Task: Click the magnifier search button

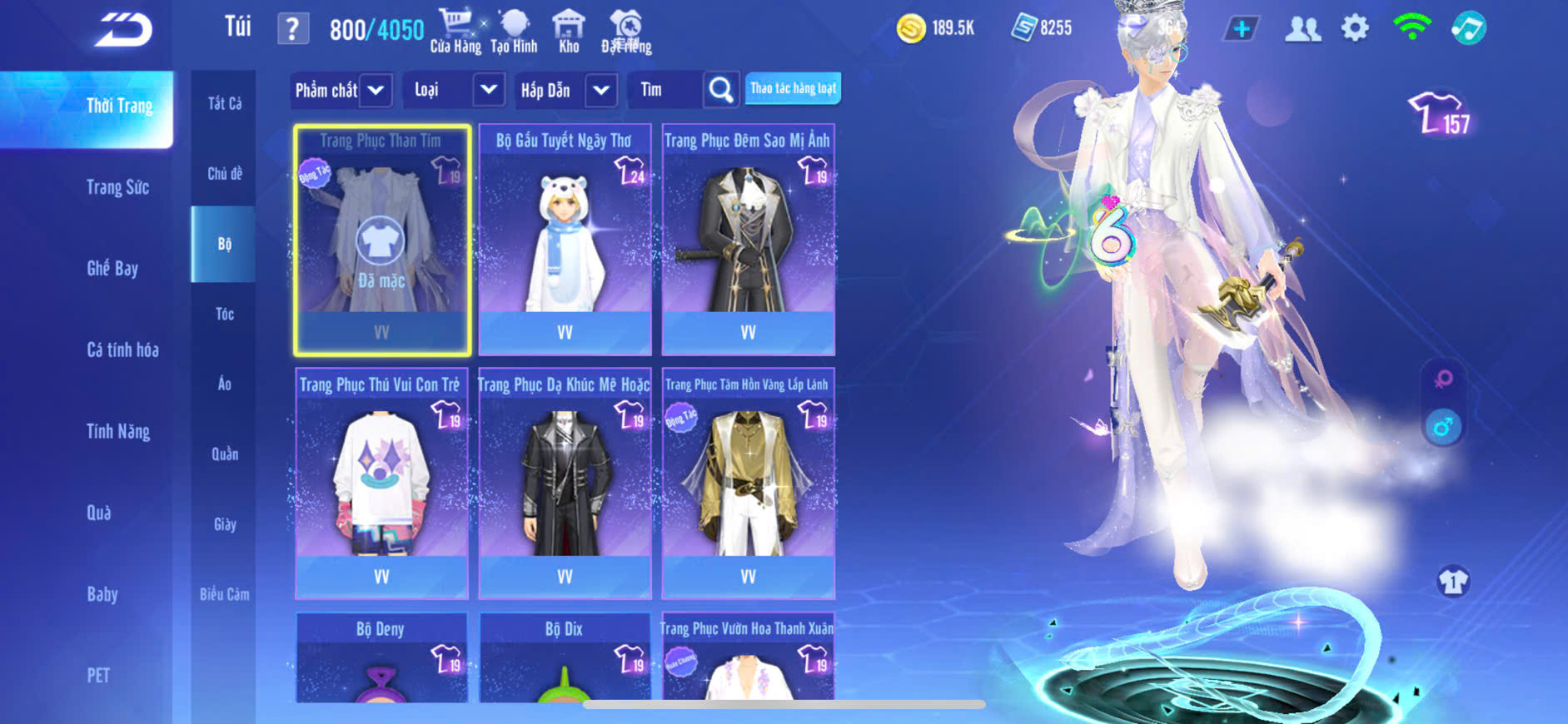Action: (721, 90)
